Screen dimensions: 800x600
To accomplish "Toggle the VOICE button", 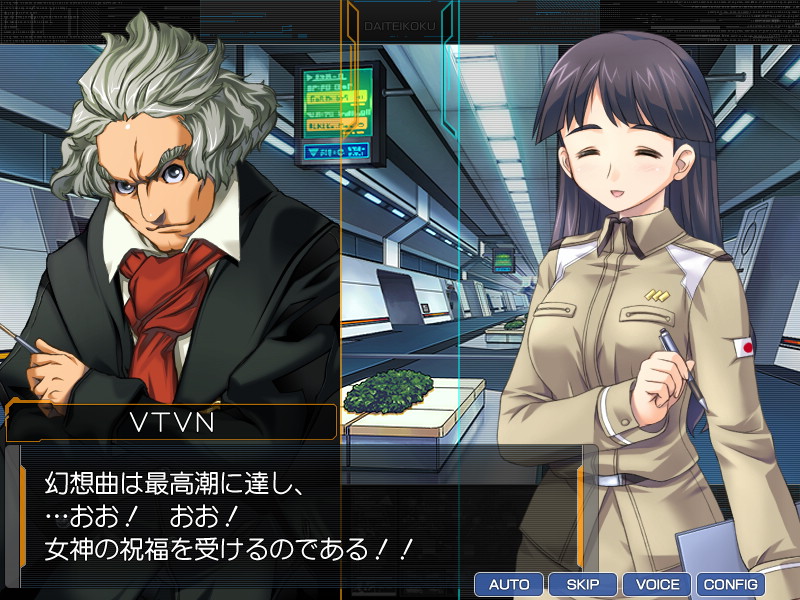I will point(657,584).
